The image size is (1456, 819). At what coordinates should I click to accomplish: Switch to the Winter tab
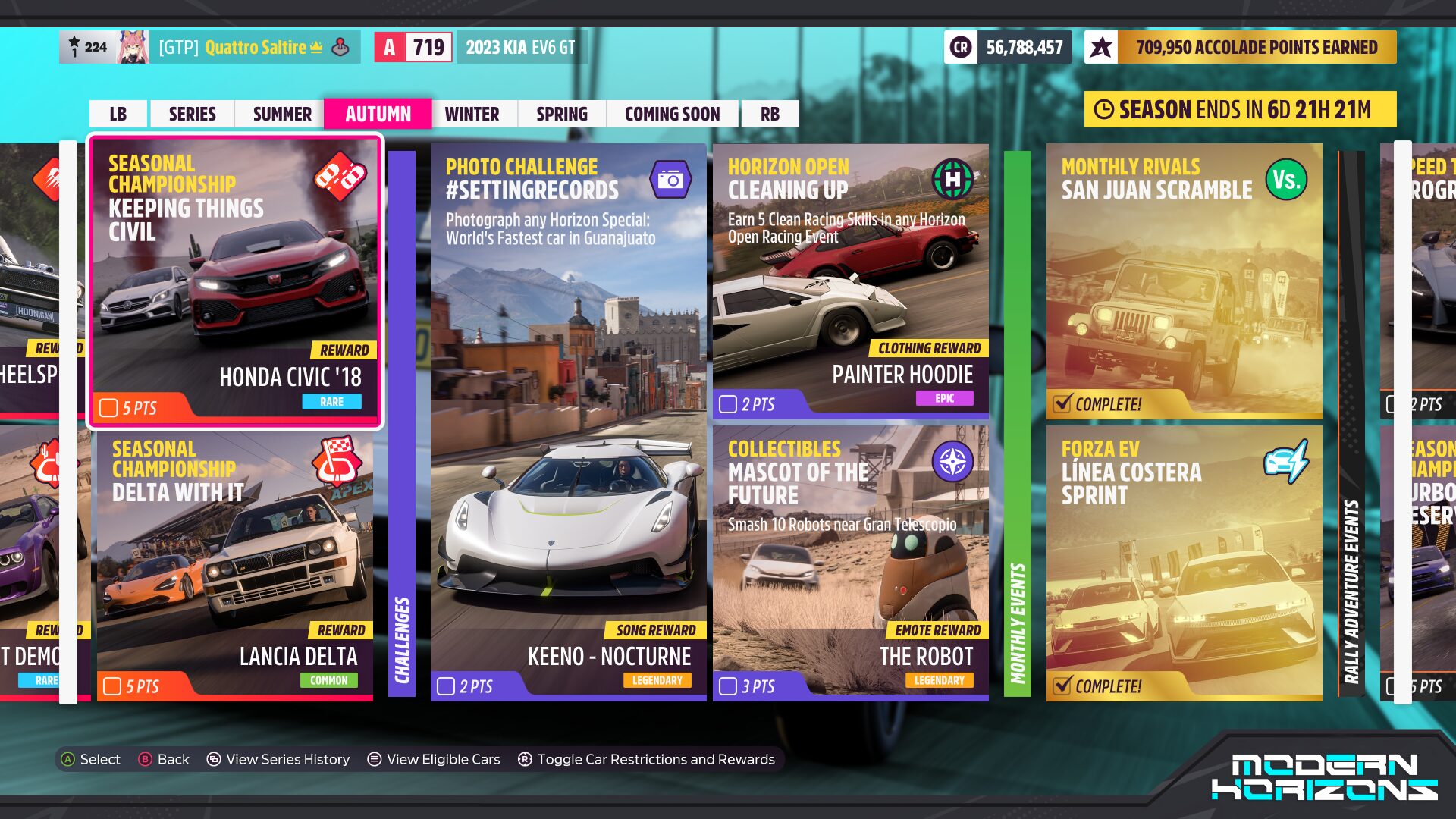tap(472, 114)
